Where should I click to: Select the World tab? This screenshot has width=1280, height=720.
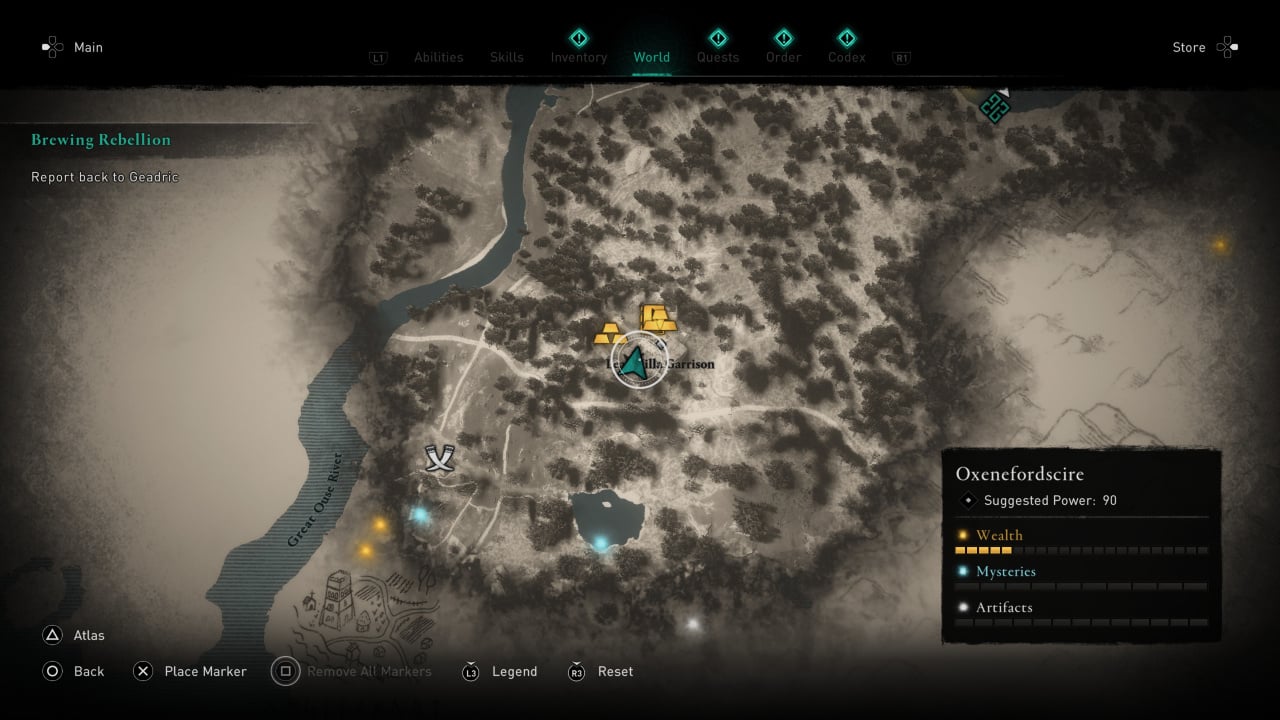pyautogui.click(x=651, y=57)
